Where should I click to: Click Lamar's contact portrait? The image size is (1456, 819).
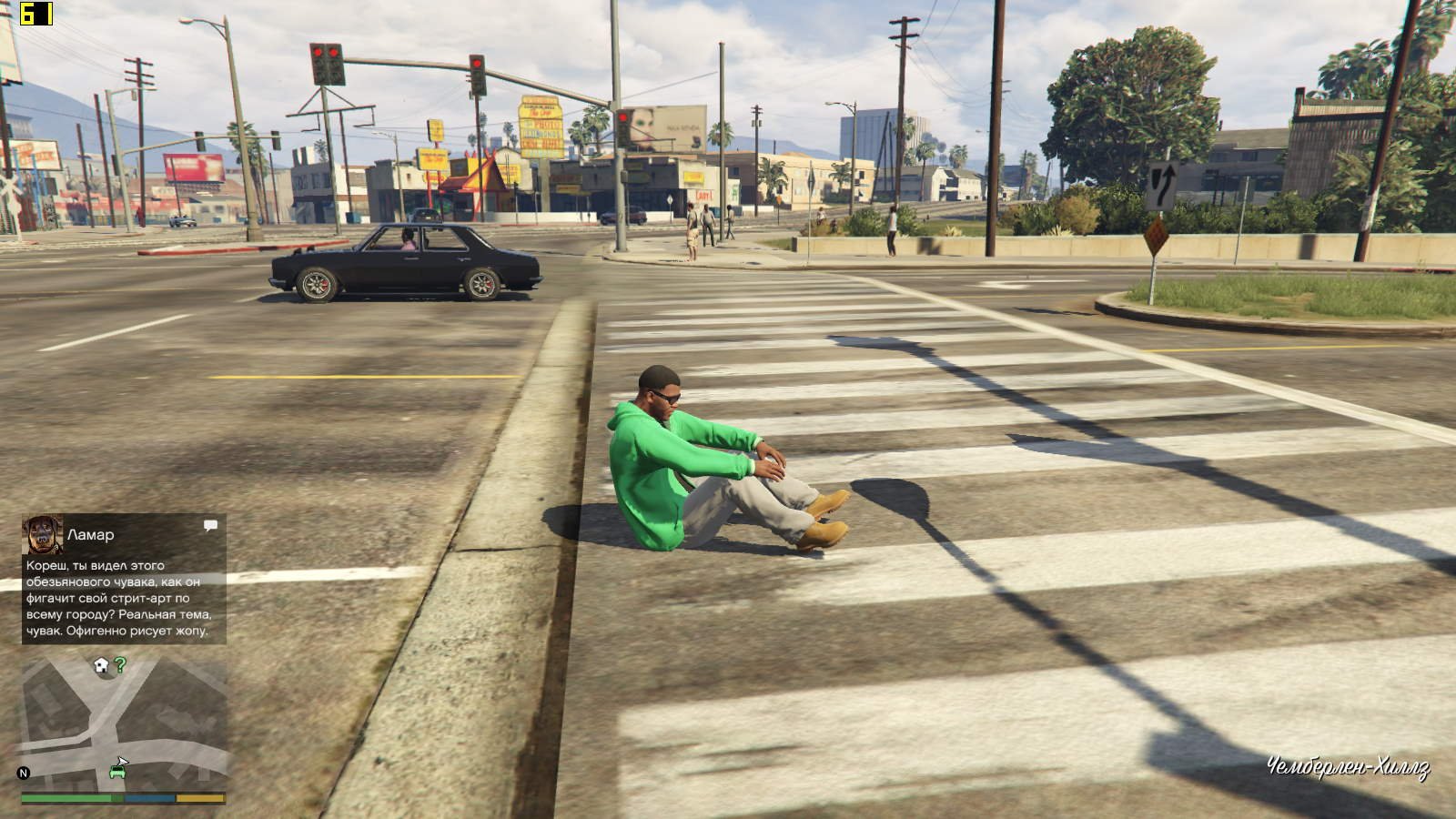tap(42, 535)
